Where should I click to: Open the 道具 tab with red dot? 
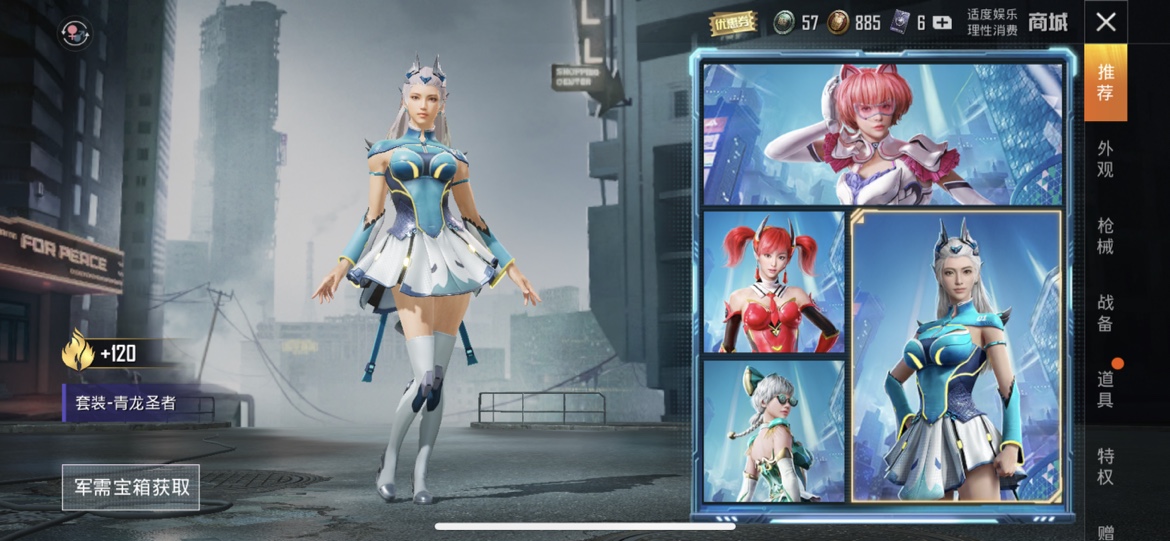[x=1105, y=389]
